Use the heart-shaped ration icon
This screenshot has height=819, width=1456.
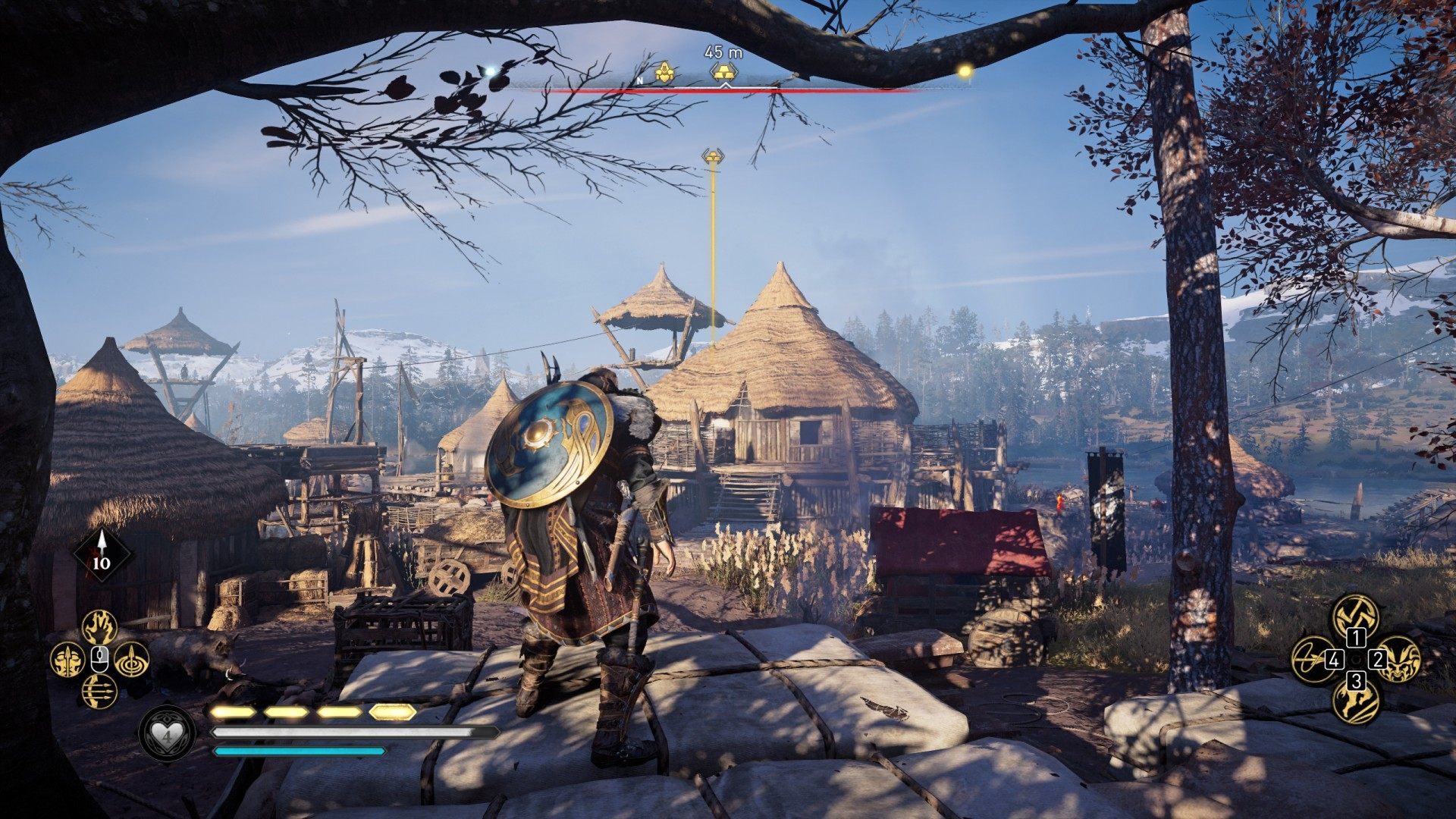pyautogui.click(x=167, y=734)
